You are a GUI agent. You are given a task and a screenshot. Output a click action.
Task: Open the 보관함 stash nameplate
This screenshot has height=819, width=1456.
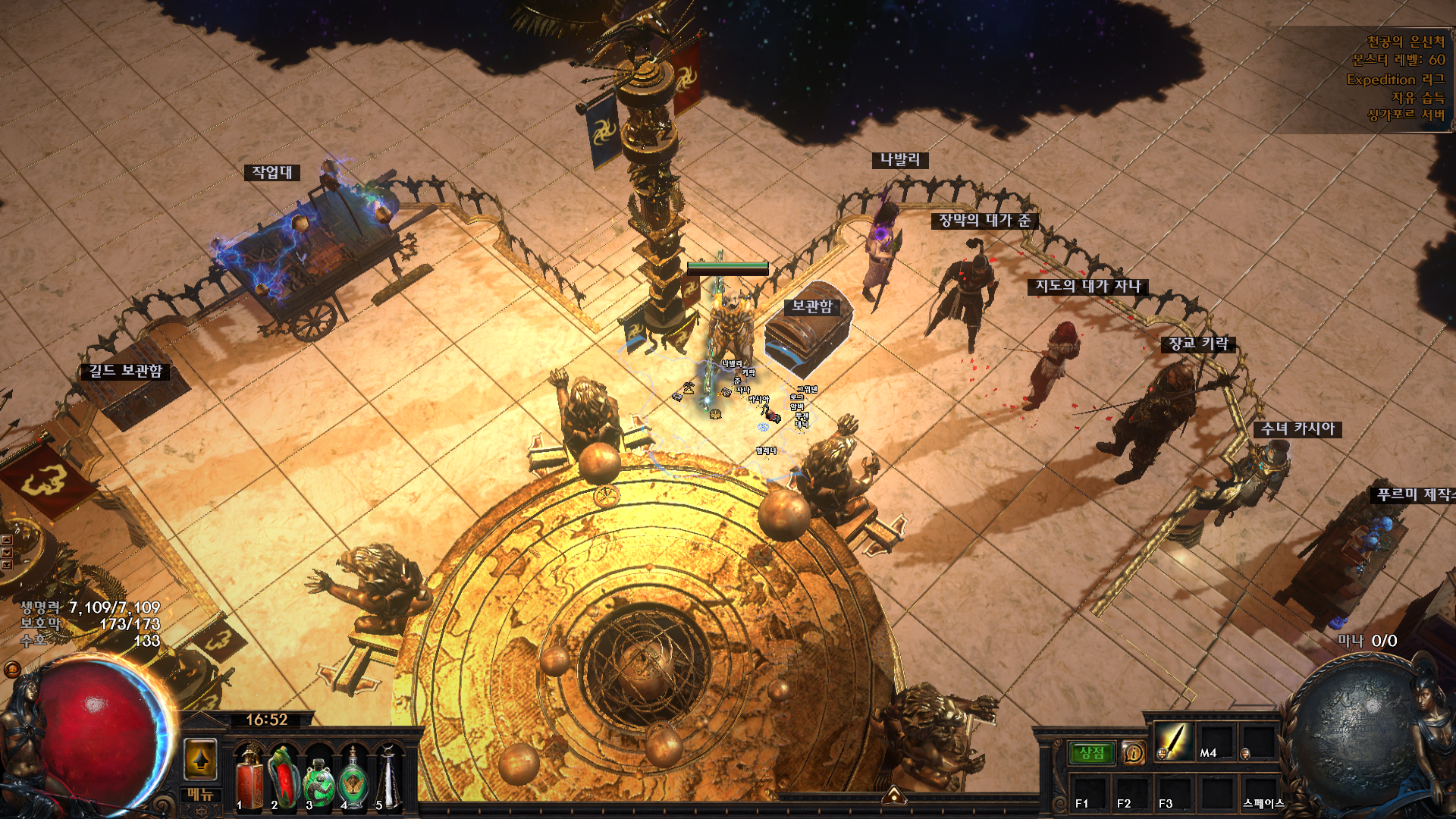click(812, 306)
